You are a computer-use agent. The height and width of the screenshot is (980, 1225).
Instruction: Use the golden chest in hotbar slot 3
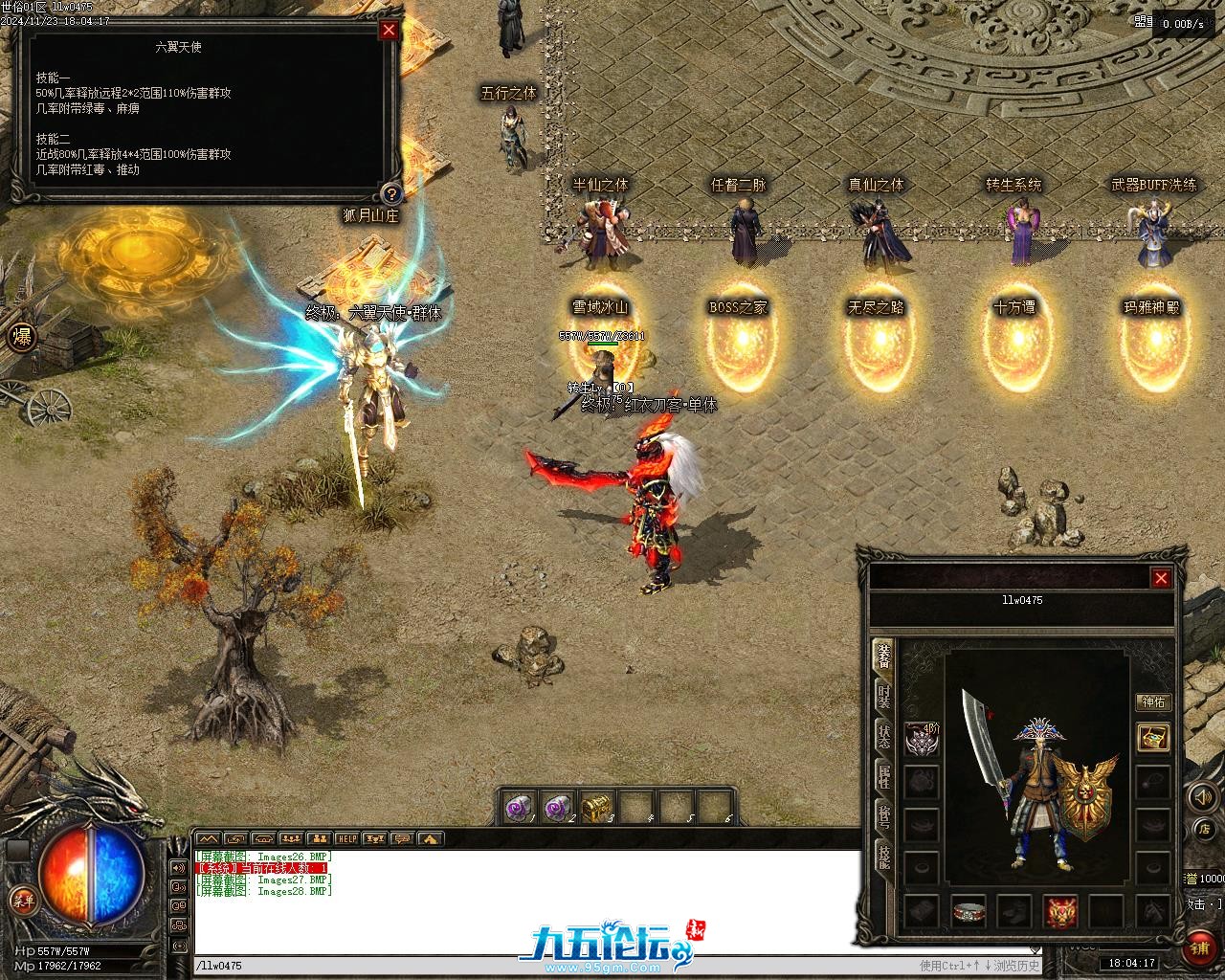(x=597, y=808)
